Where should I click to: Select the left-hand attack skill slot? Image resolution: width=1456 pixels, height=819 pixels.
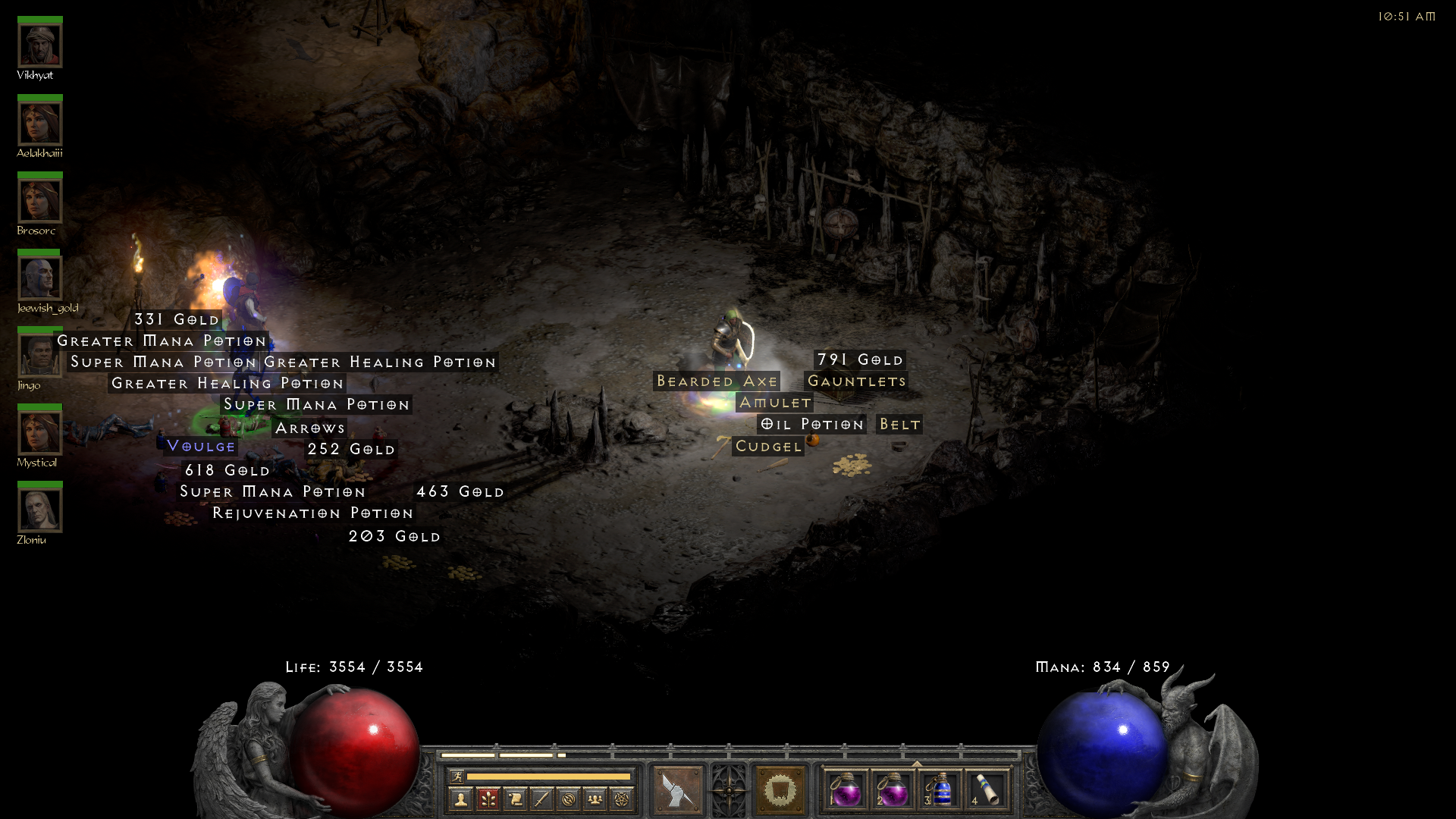677,790
